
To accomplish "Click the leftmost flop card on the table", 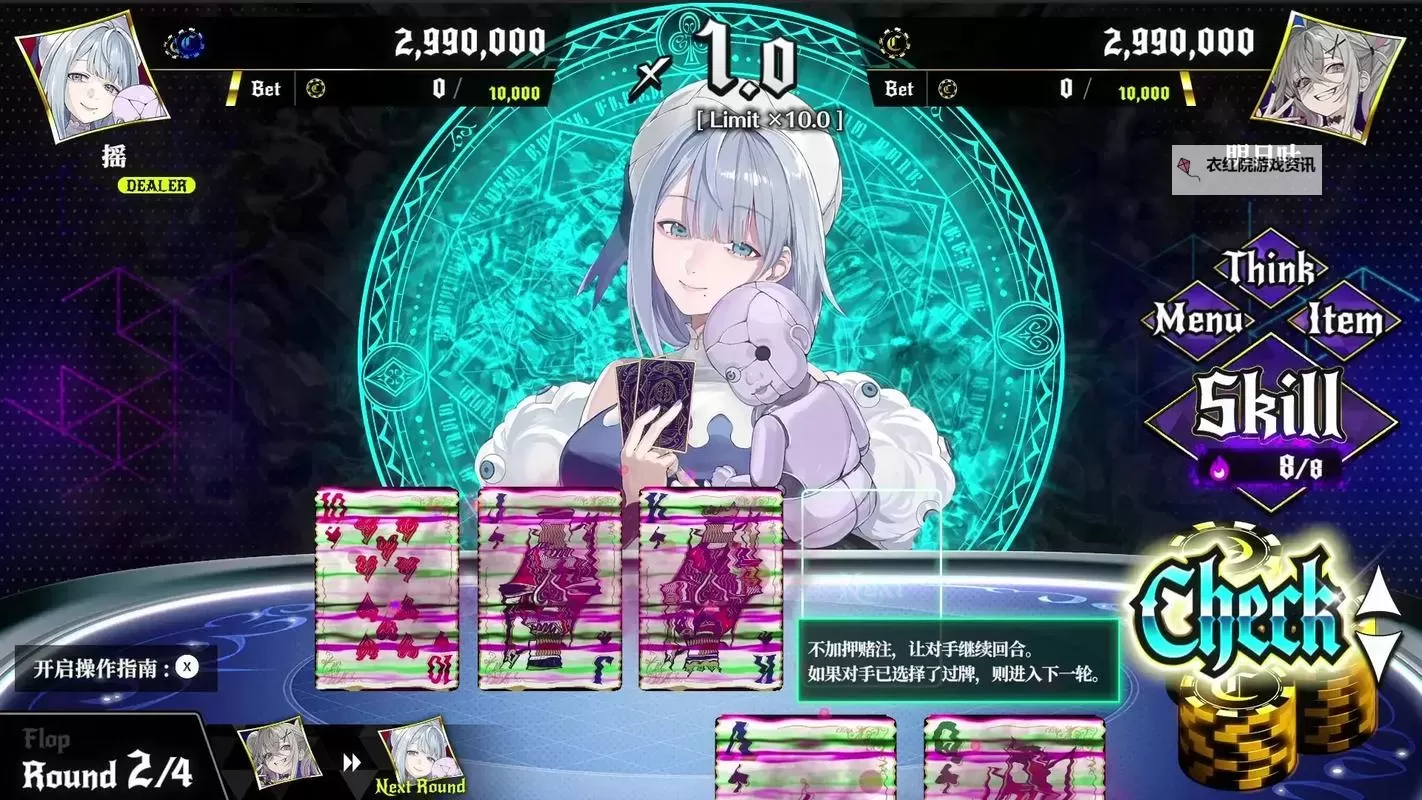I will click(386, 590).
